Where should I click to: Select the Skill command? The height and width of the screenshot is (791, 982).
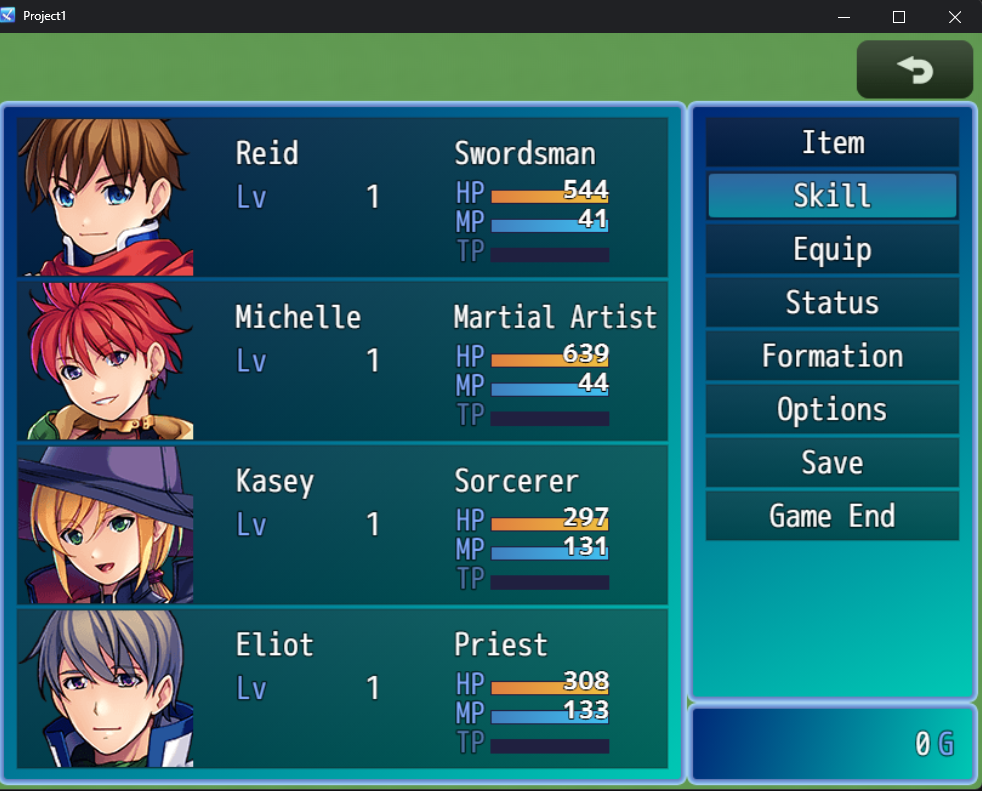pos(832,195)
